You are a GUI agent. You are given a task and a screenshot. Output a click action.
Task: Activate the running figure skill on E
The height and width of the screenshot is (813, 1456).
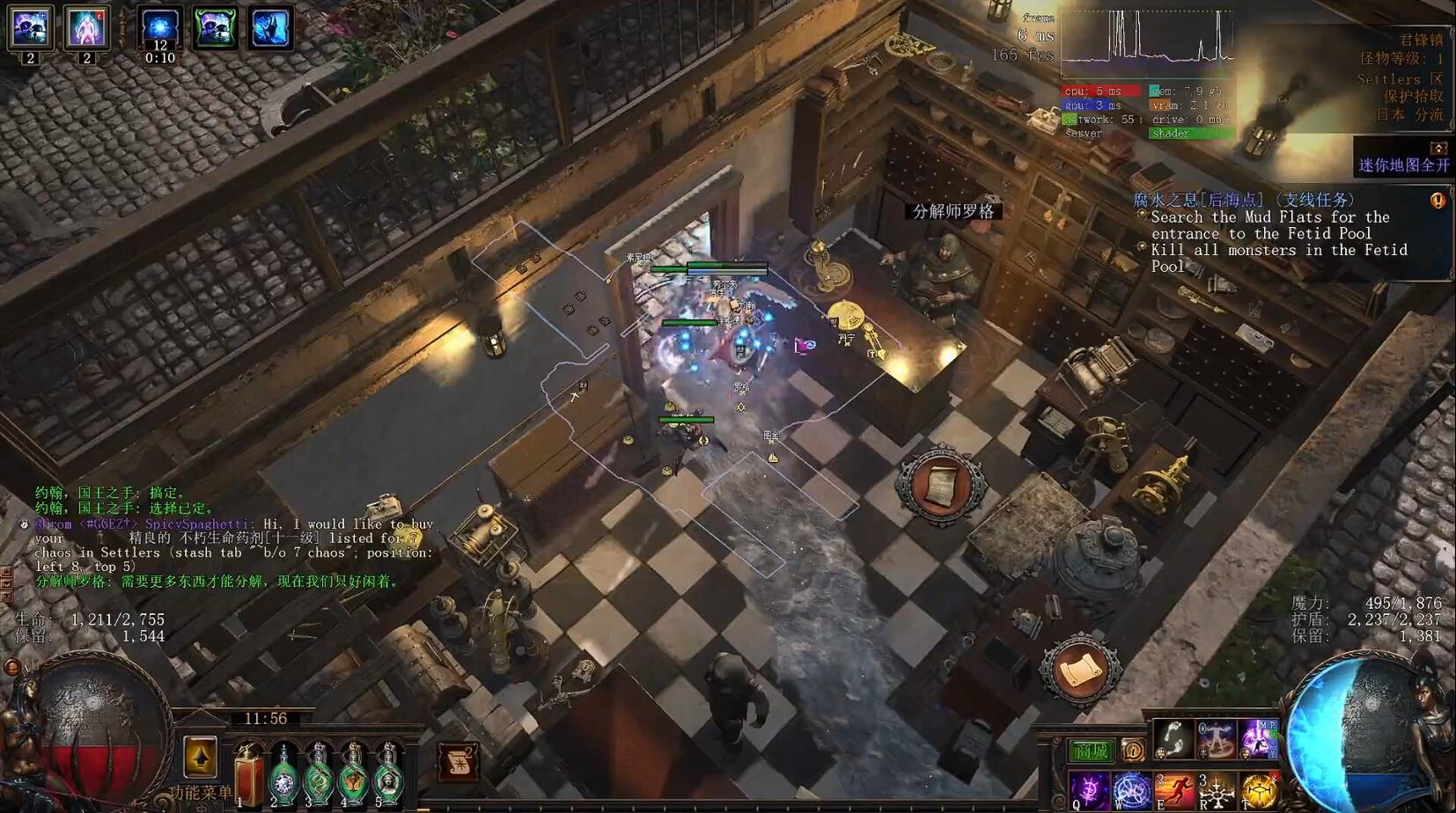pyautogui.click(x=1174, y=791)
